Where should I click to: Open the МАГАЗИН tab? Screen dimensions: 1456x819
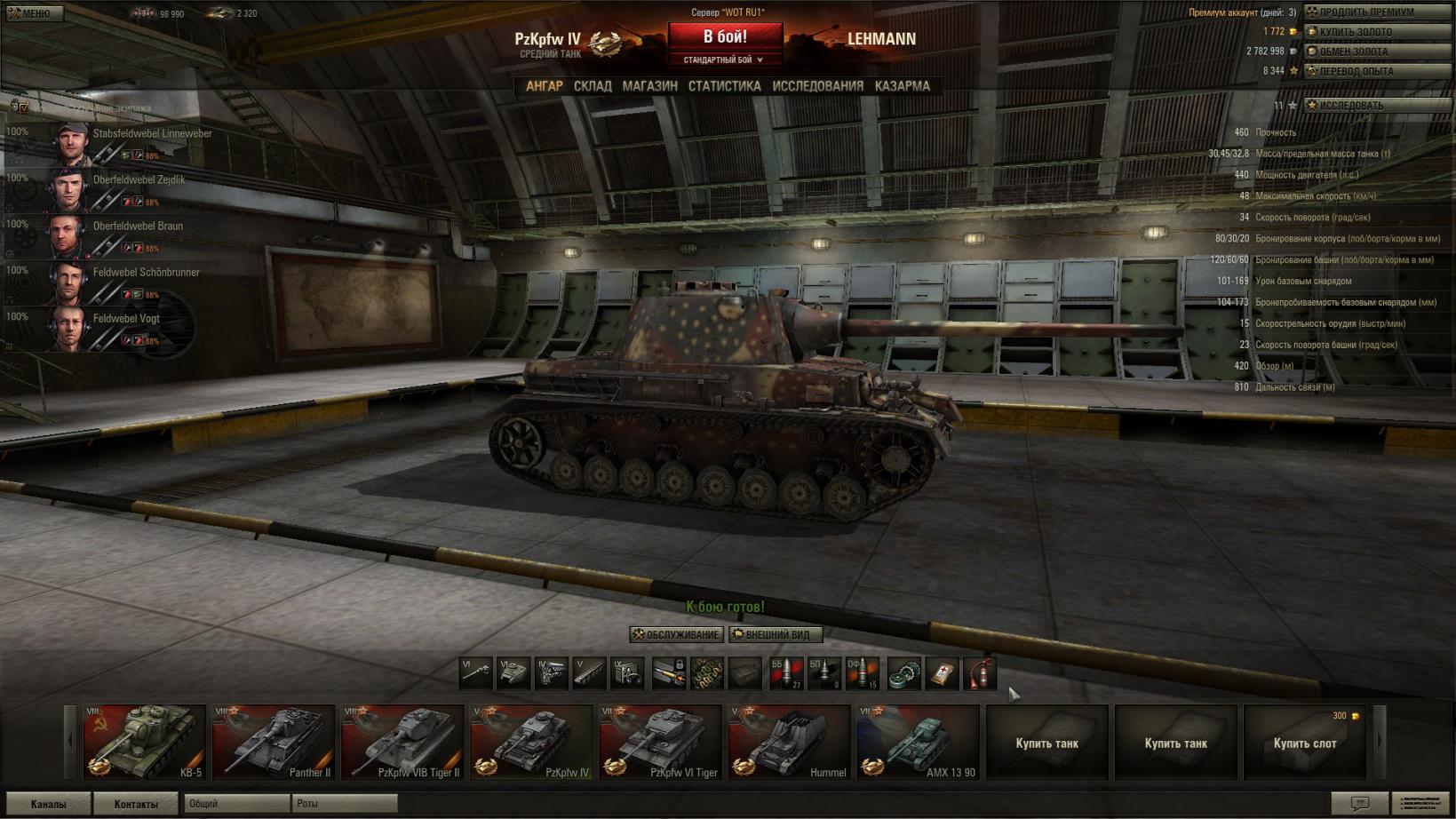coord(649,86)
